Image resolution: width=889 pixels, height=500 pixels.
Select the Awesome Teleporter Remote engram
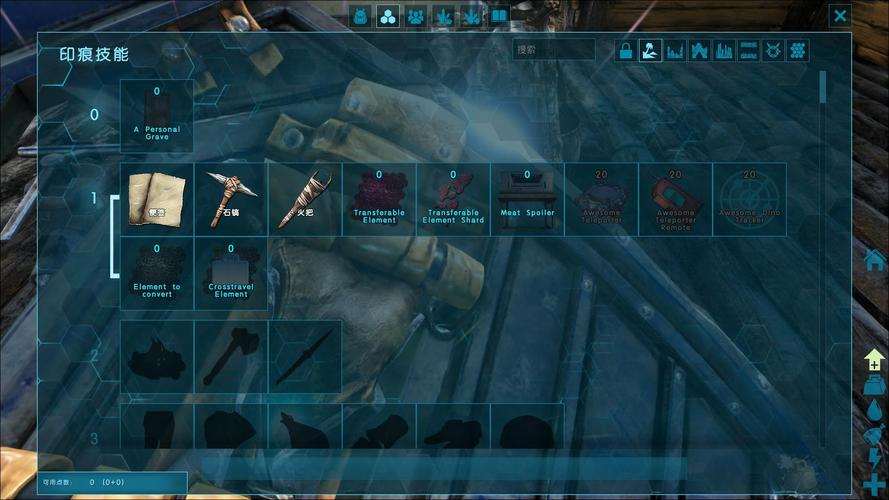coord(675,199)
